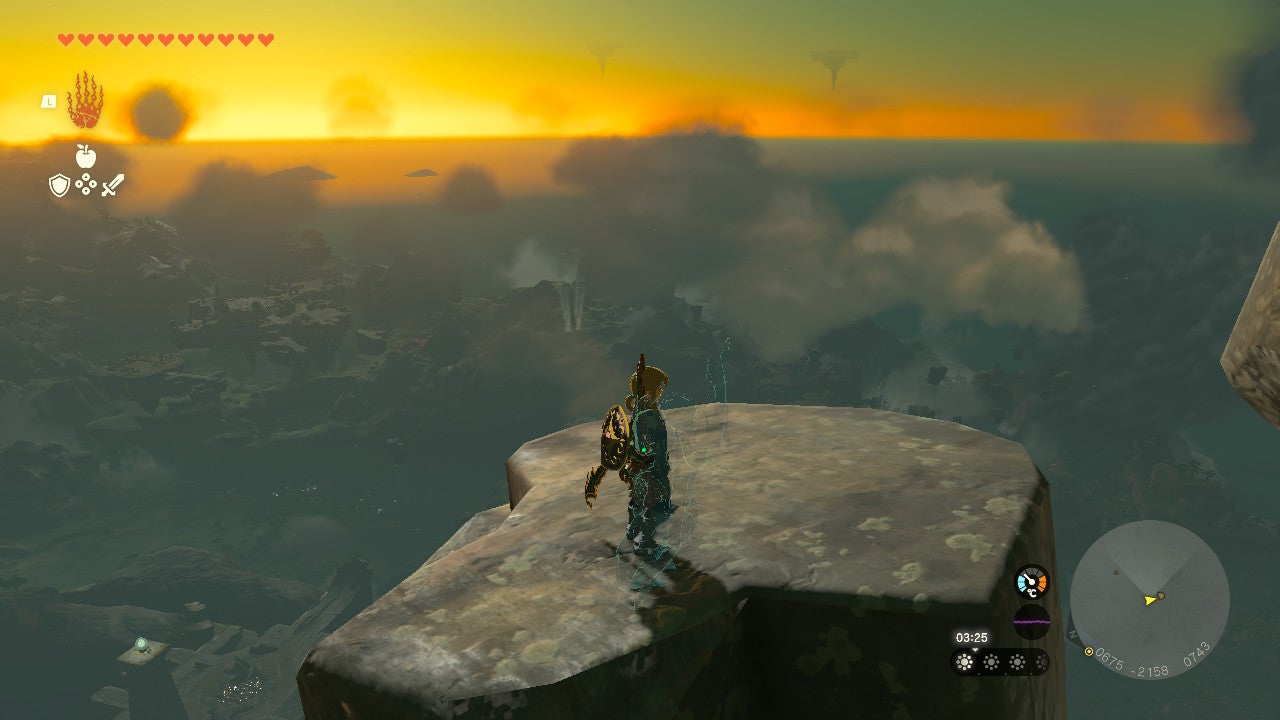Viewport: 1280px width, 720px height.
Task: Choose the sword weapon quick-menu icon
Action: pyautogui.click(x=112, y=185)
